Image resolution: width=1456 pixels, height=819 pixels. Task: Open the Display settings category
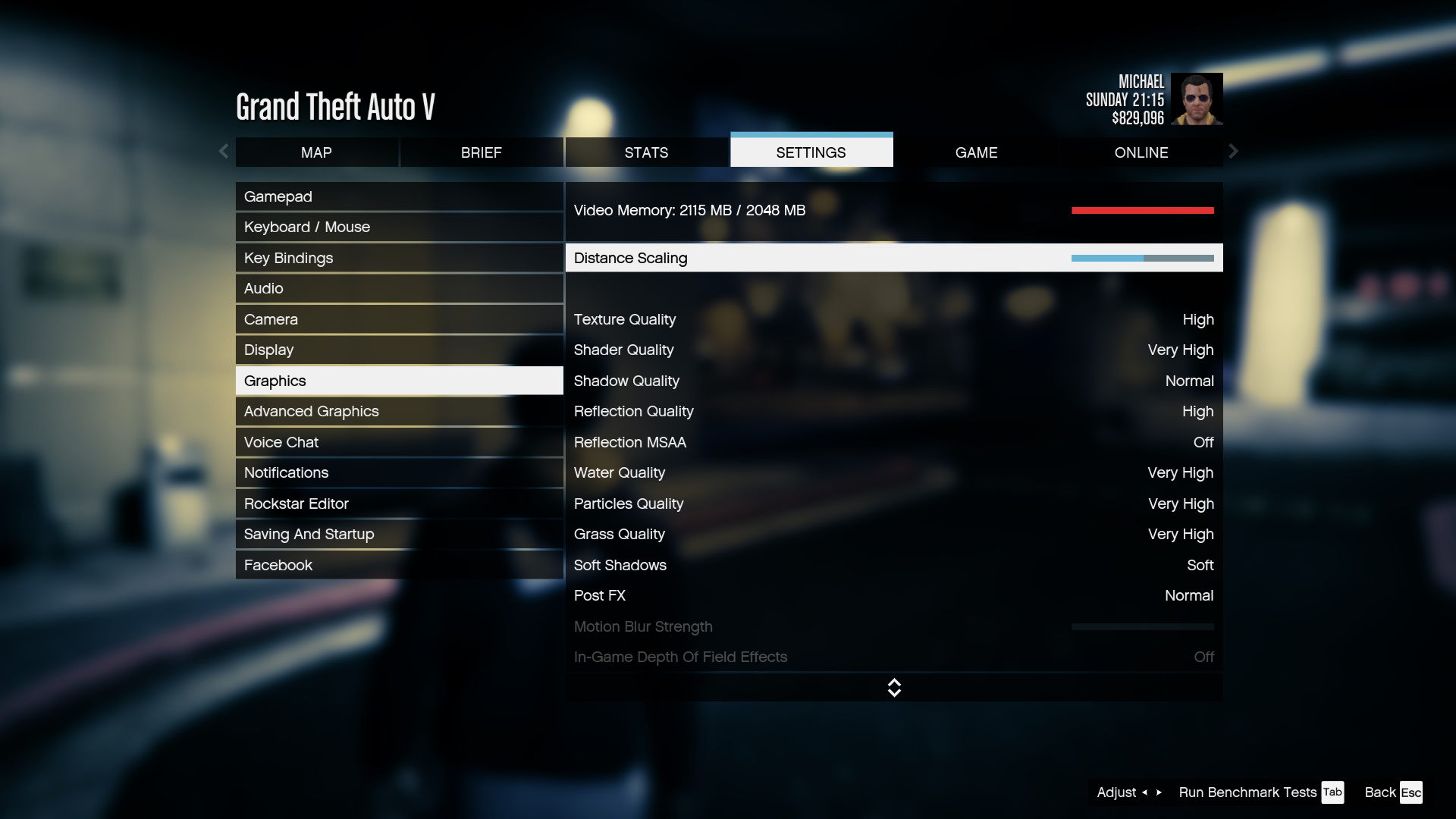coord(399,350)
